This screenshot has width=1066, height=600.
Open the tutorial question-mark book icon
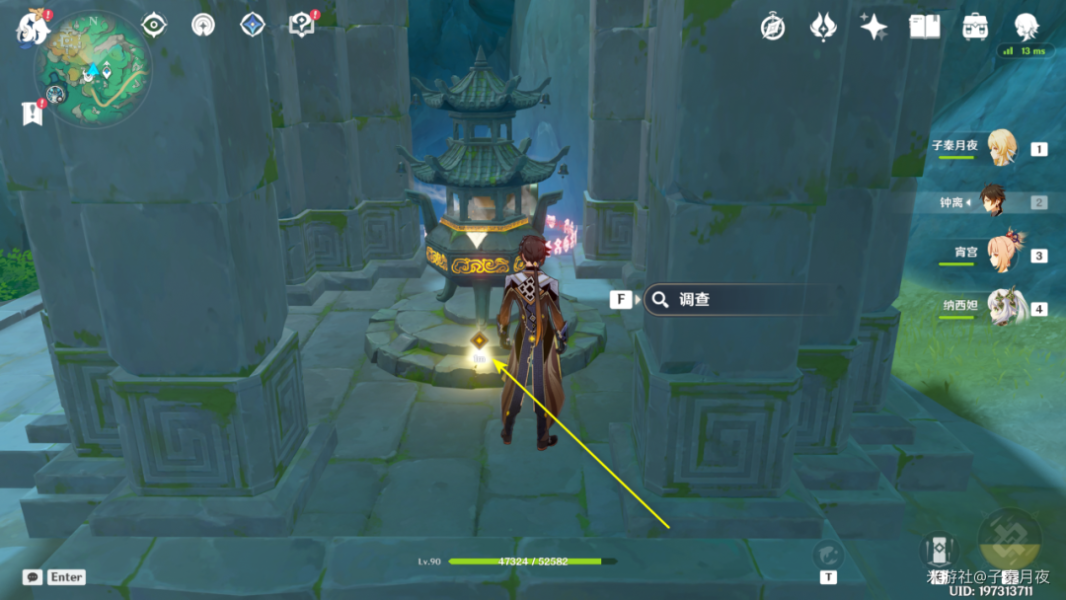click(x=301, y=25)
